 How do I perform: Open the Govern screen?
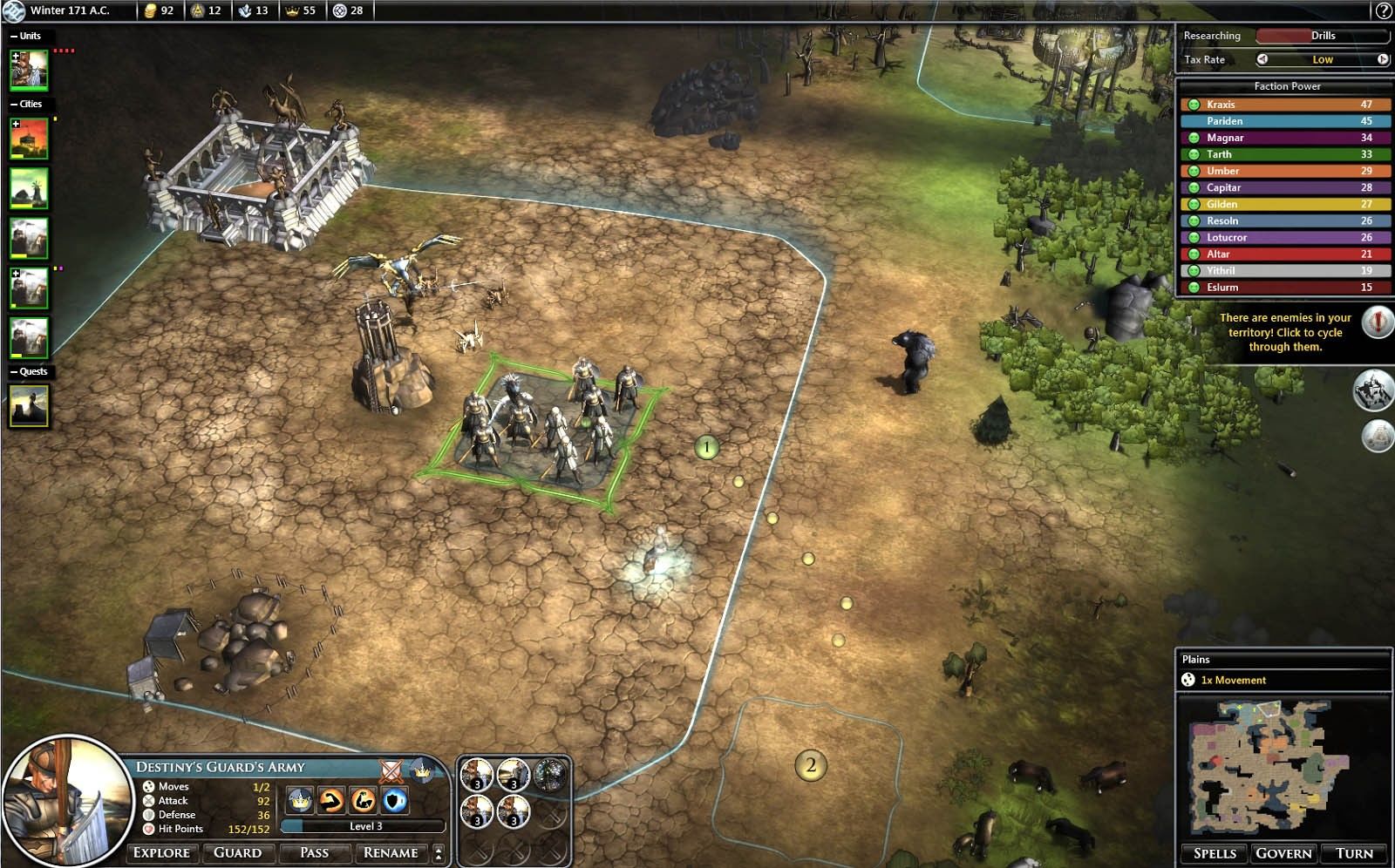pyautogui.click(x=1283, y=853)
